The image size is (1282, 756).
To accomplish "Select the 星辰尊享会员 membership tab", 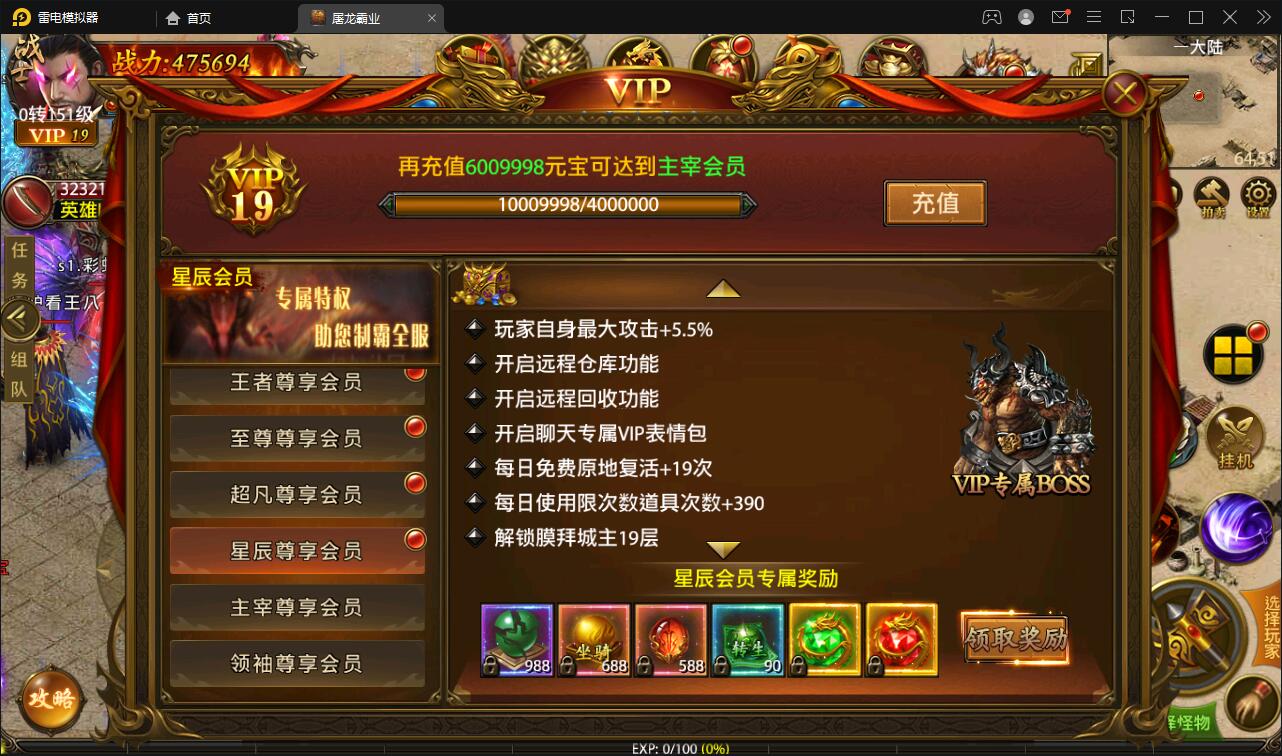I will click(296, 550).
